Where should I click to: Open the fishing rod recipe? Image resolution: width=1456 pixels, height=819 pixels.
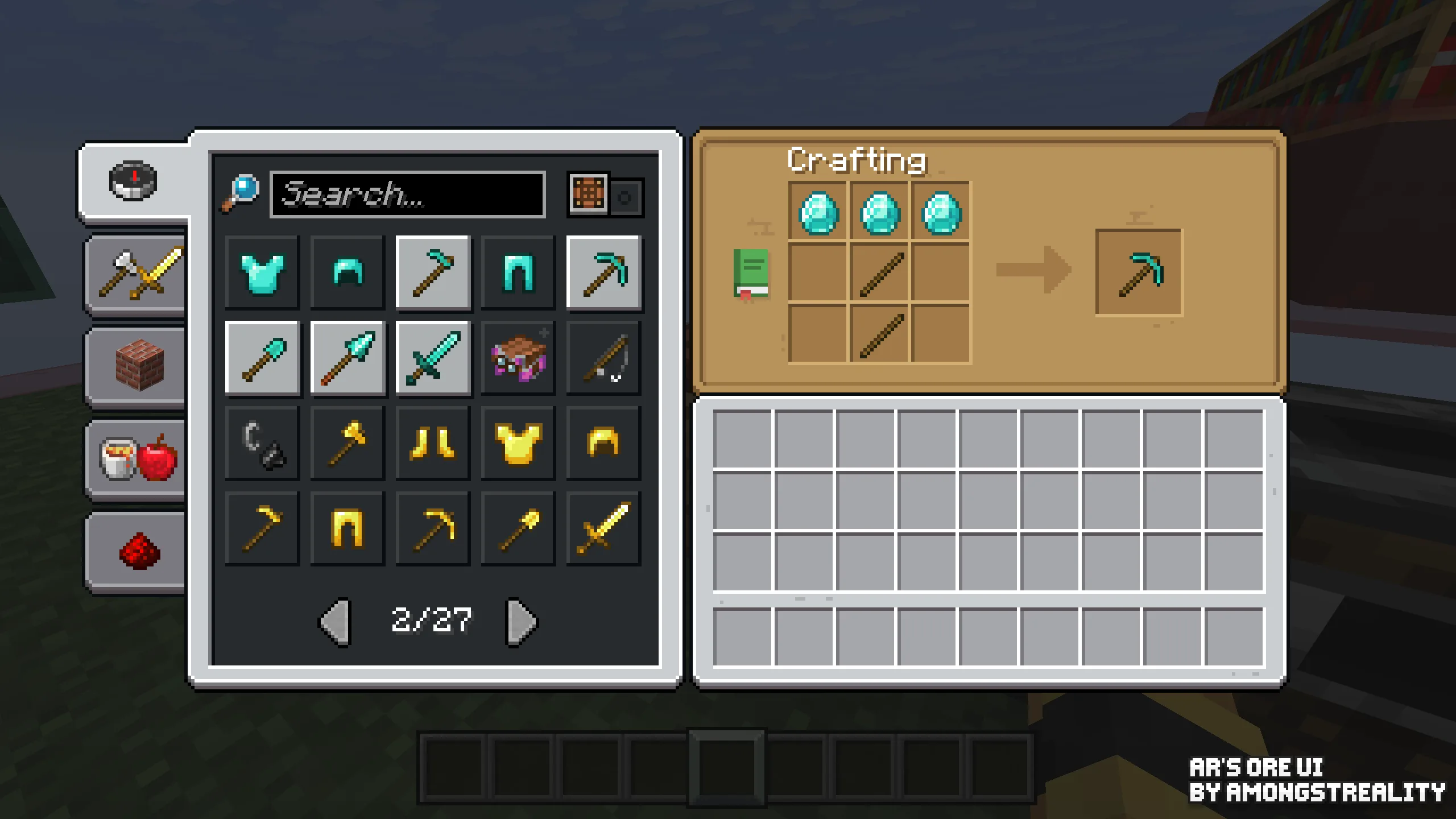tap(604, 358)
